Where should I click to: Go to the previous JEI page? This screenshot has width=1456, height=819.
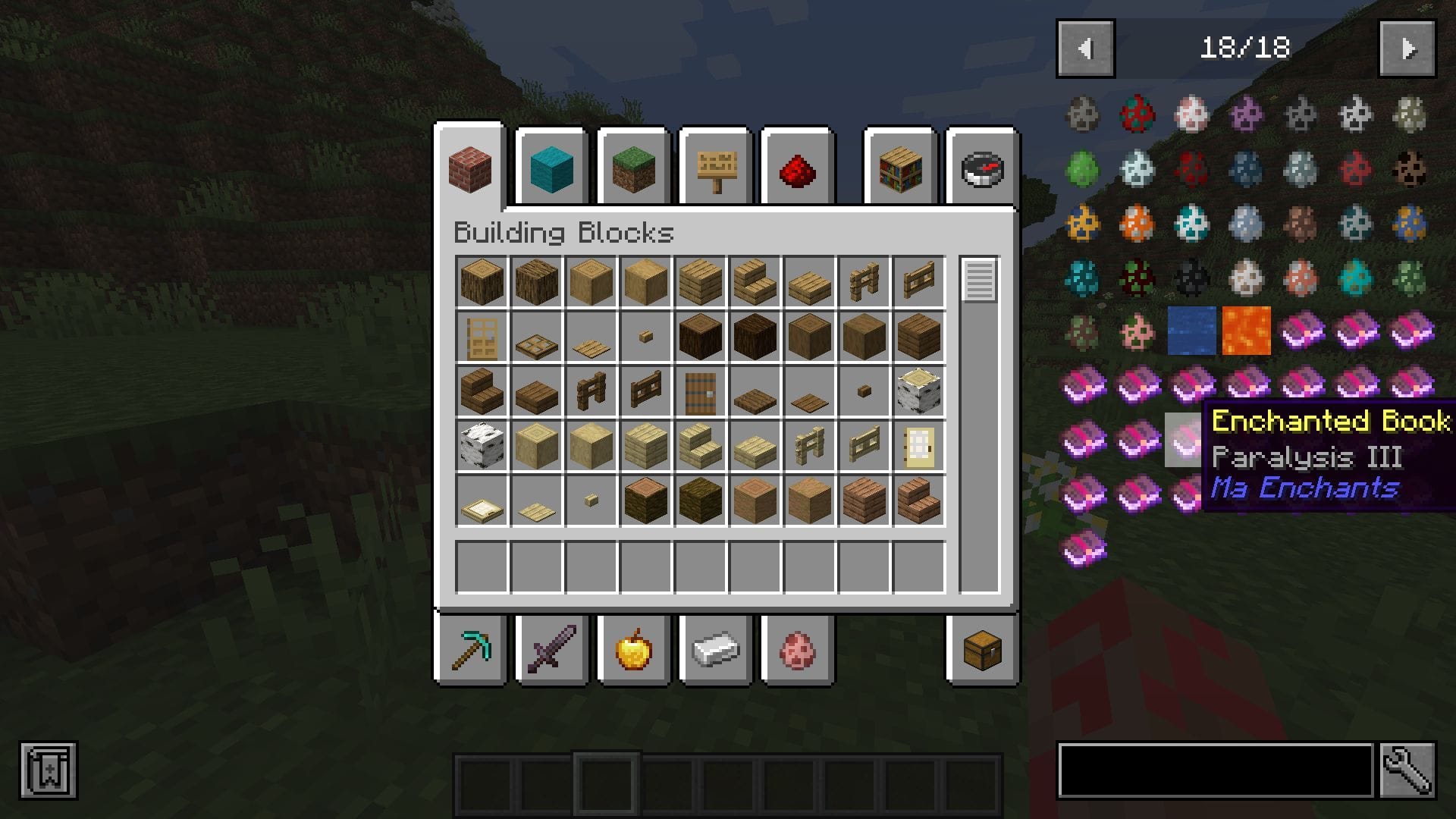click(1084, 48)
